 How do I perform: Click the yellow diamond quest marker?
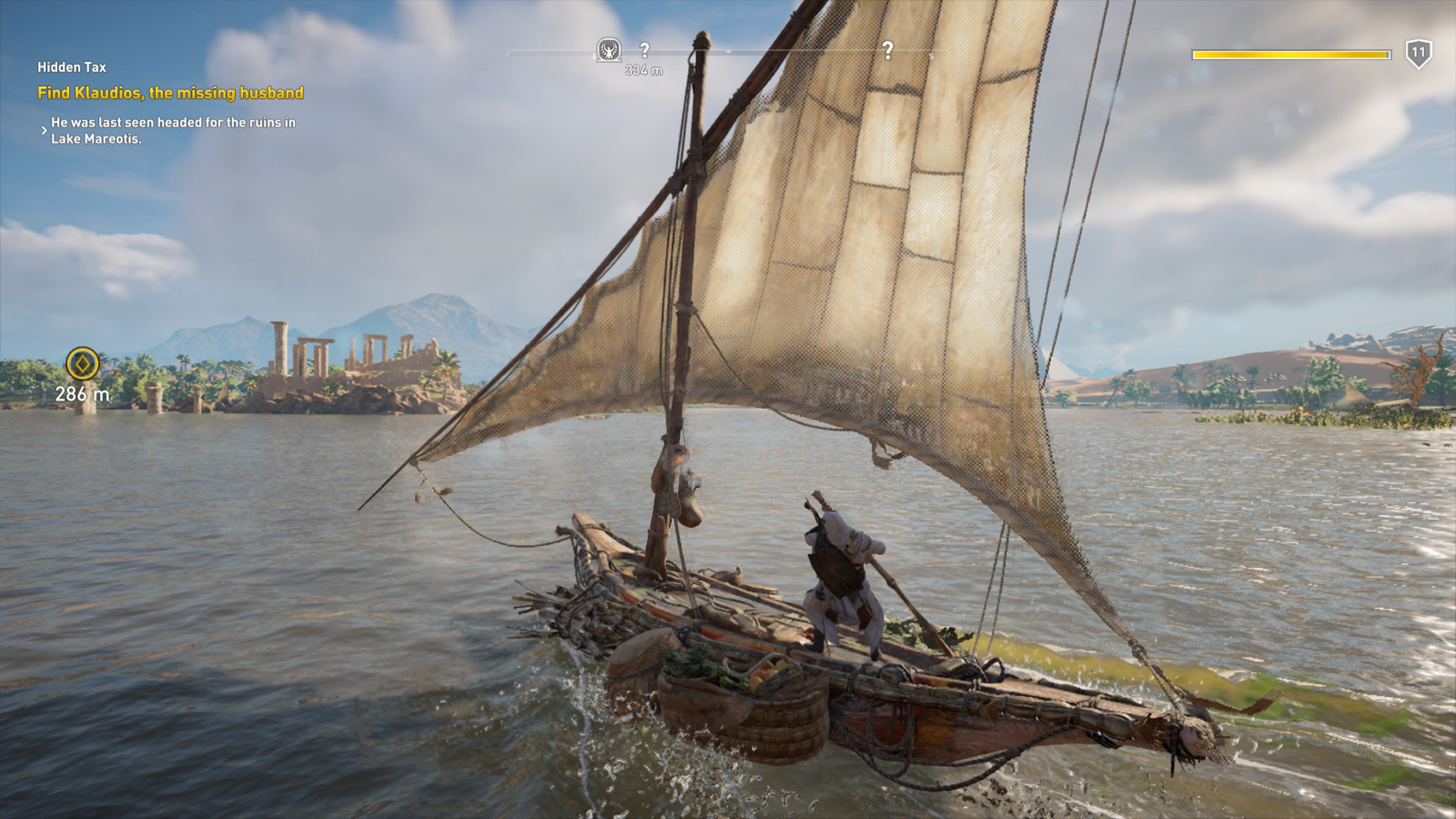coord(83,364)
